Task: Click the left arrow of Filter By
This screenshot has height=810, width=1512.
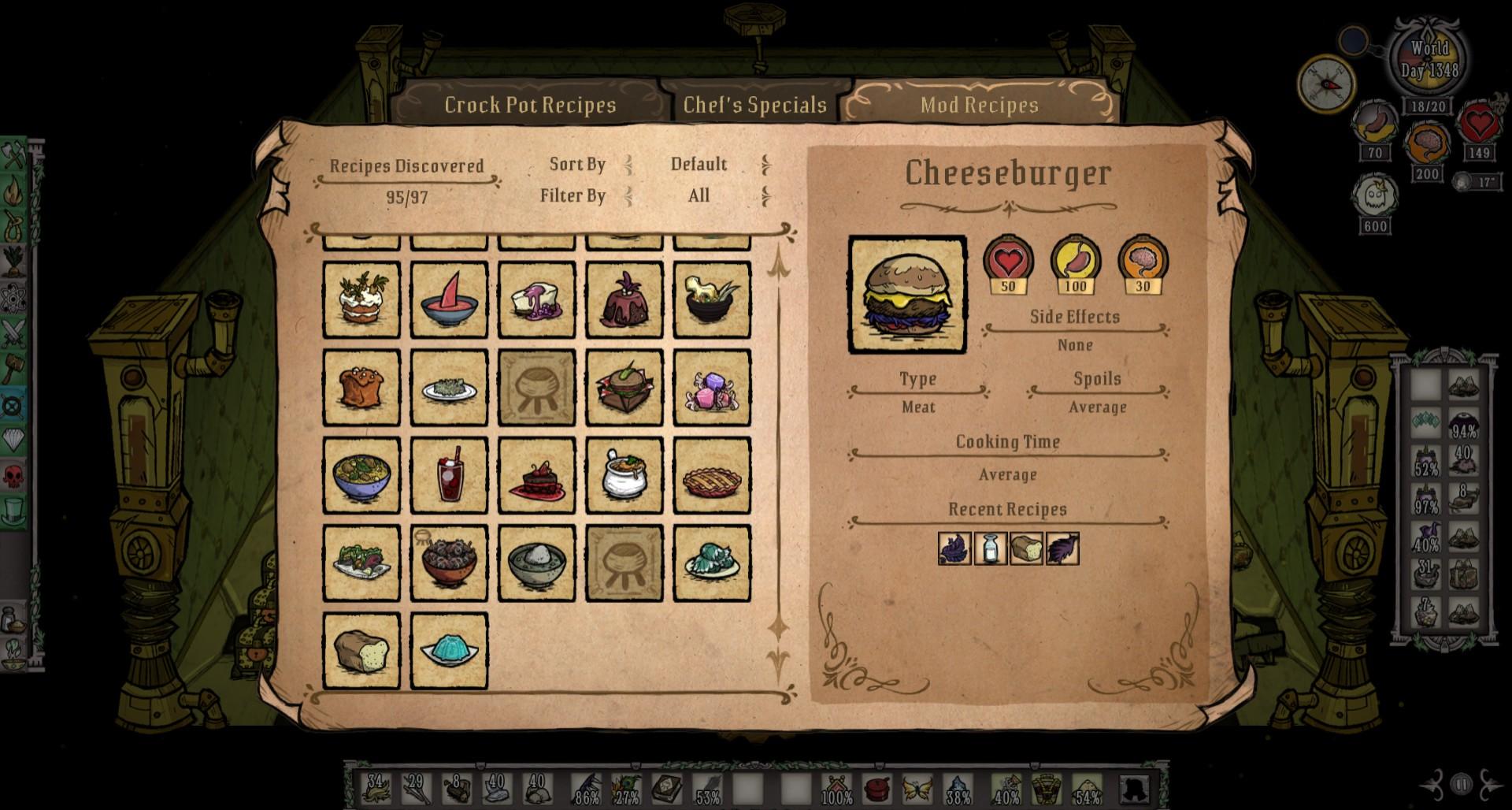Action: pyautogui.click(x=628, y=195)
